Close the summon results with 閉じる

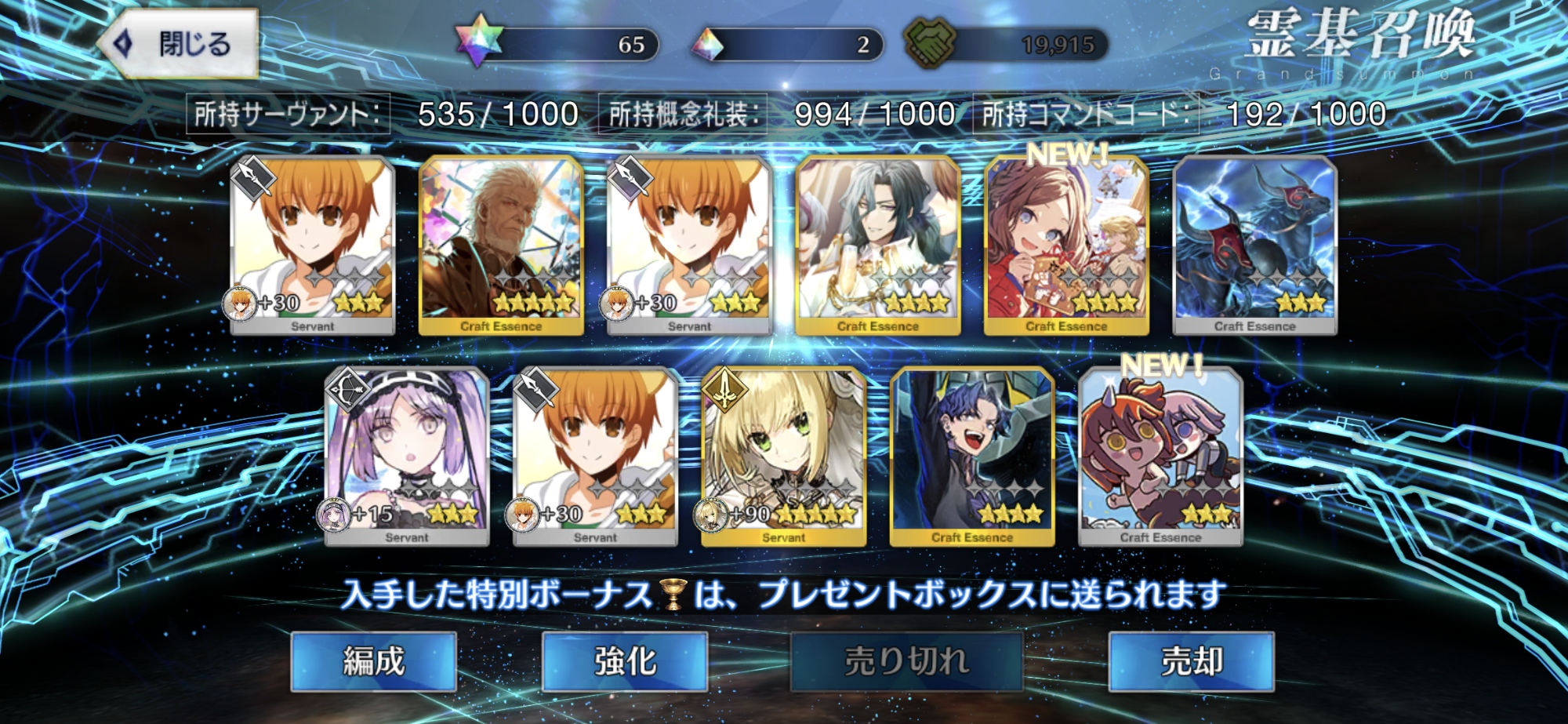tap(179, 44)
